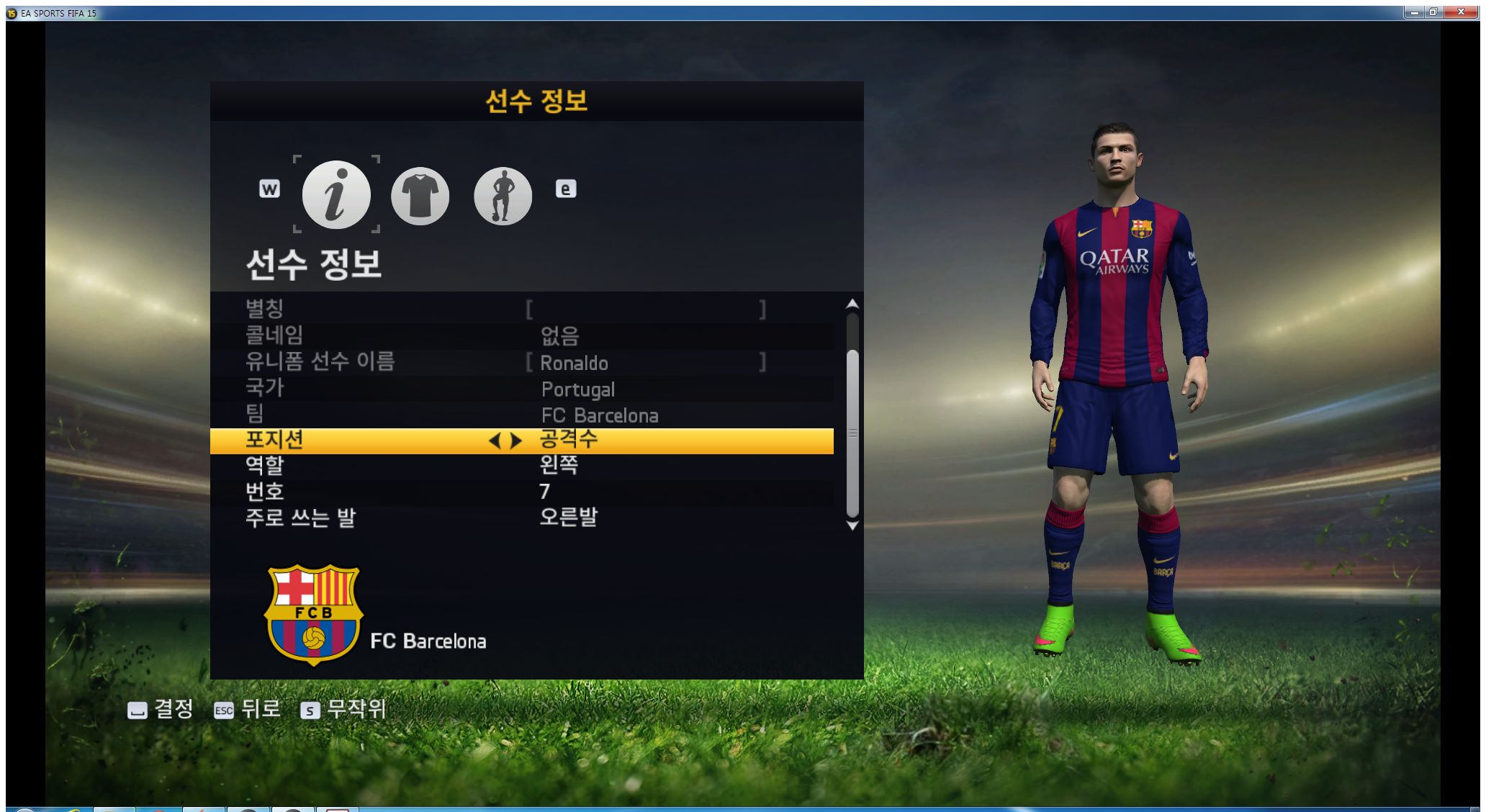Select the player info tab icon
The width and height of the screenshot is (1486, 812).
click(x=336, y=195)
